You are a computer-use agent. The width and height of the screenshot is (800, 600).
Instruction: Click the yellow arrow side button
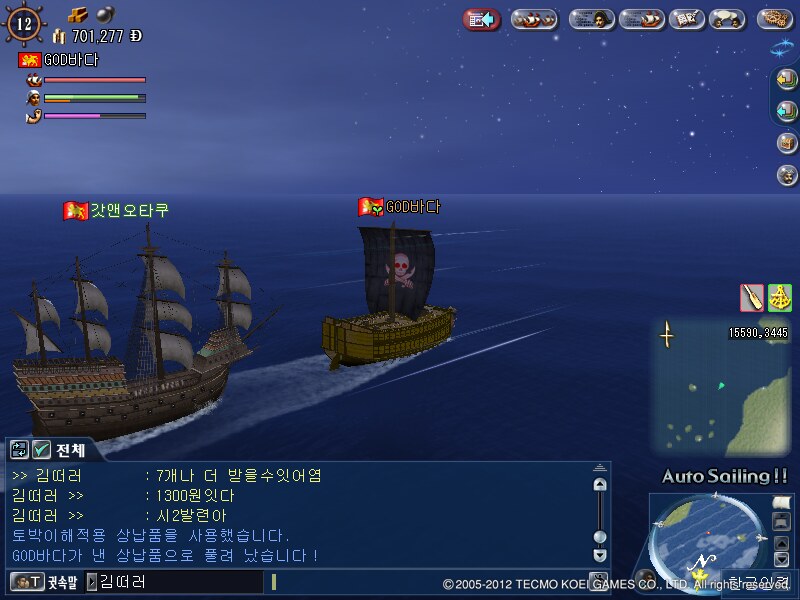[787, 80]
